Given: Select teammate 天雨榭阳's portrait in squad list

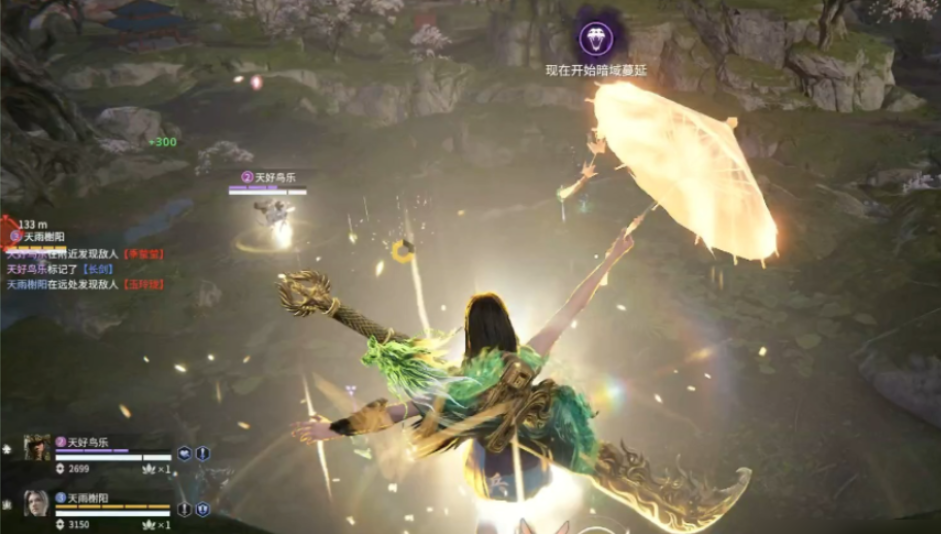Looking at the screenshot, I should pyautogui.click(x=37, y=503).
